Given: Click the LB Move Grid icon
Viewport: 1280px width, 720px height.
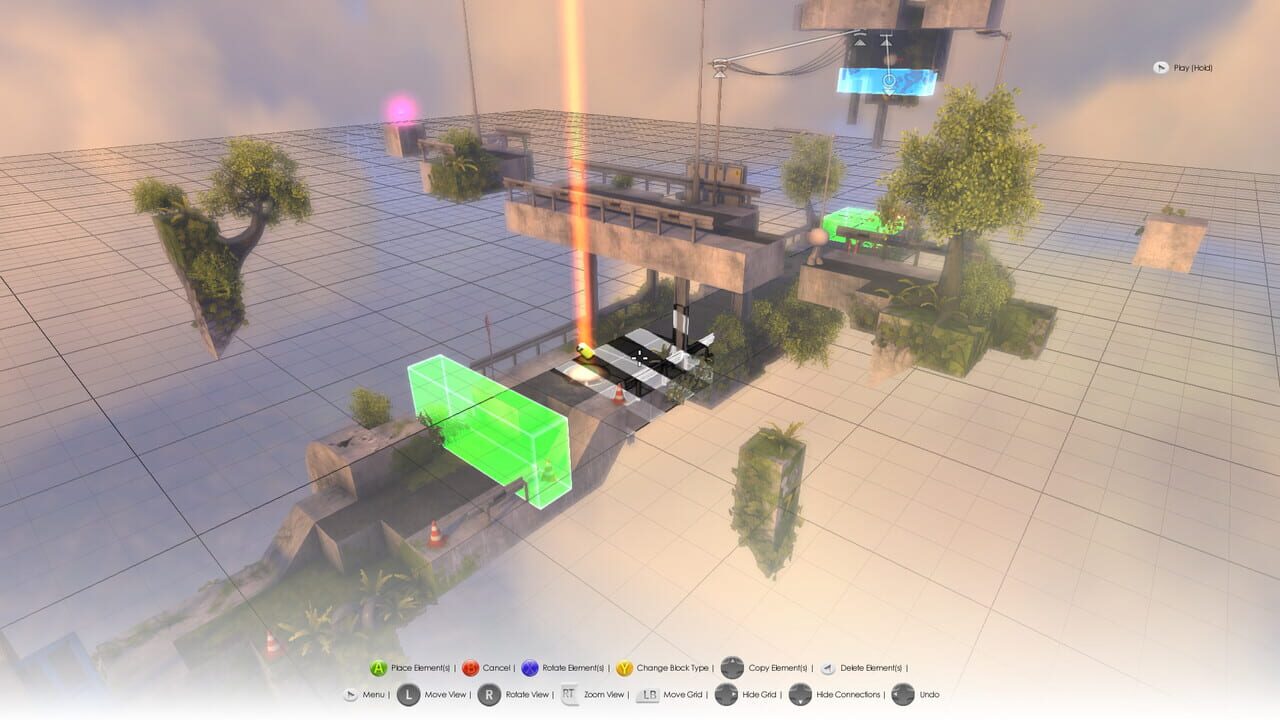Looking at the screenshot, I should point(649,695).
